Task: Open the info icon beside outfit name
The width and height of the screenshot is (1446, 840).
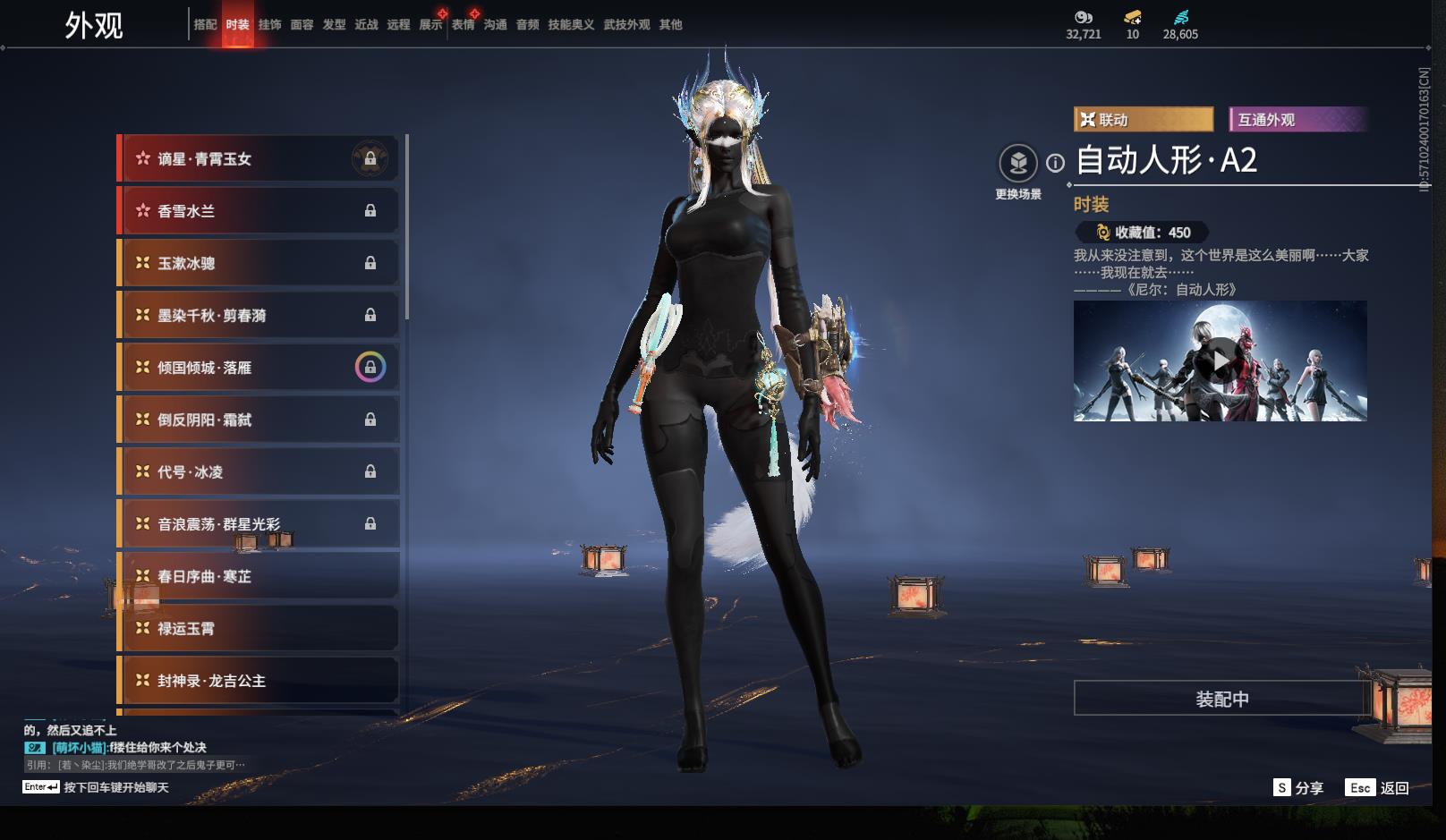Action: [x=1056, y=163]
